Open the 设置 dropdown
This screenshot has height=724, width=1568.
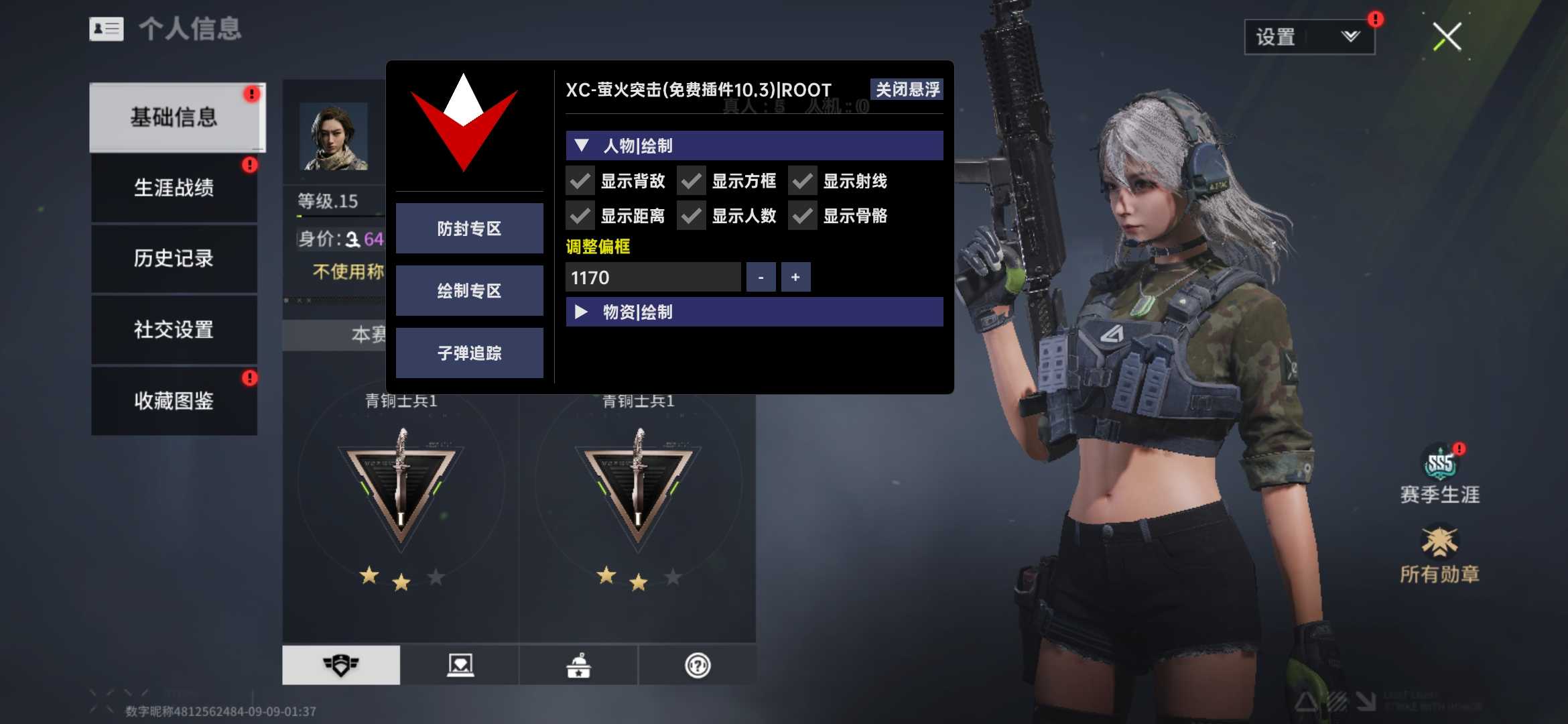coord(1309,37)
